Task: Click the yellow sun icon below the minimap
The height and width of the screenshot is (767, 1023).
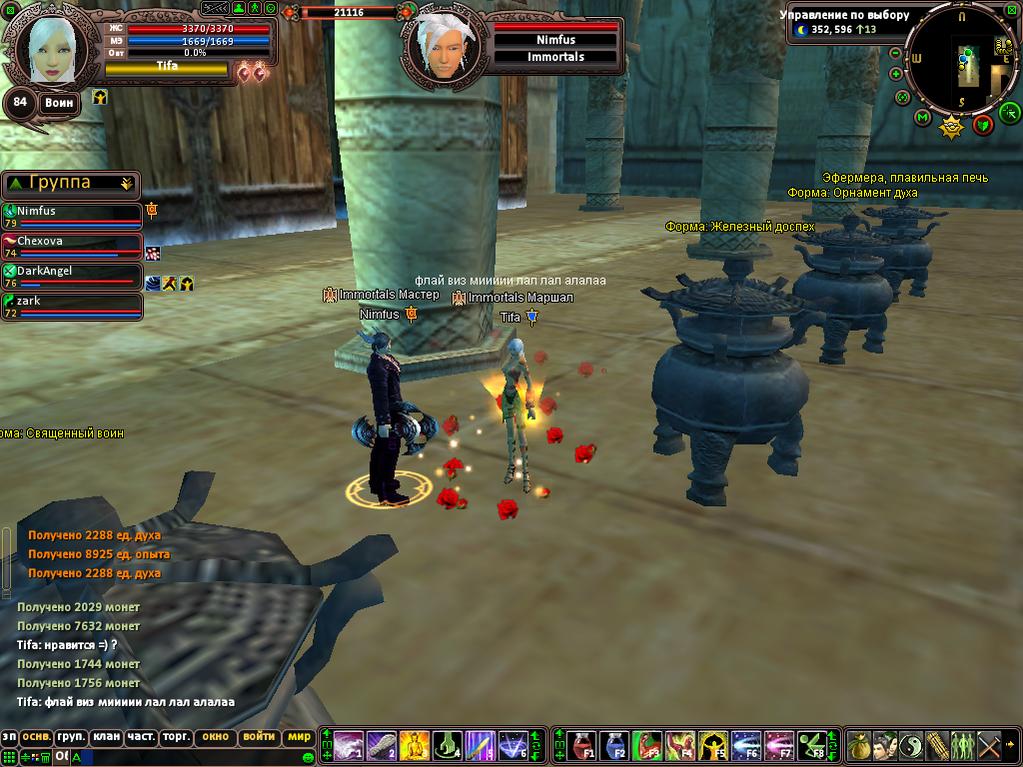Action: tap(951, 127)
